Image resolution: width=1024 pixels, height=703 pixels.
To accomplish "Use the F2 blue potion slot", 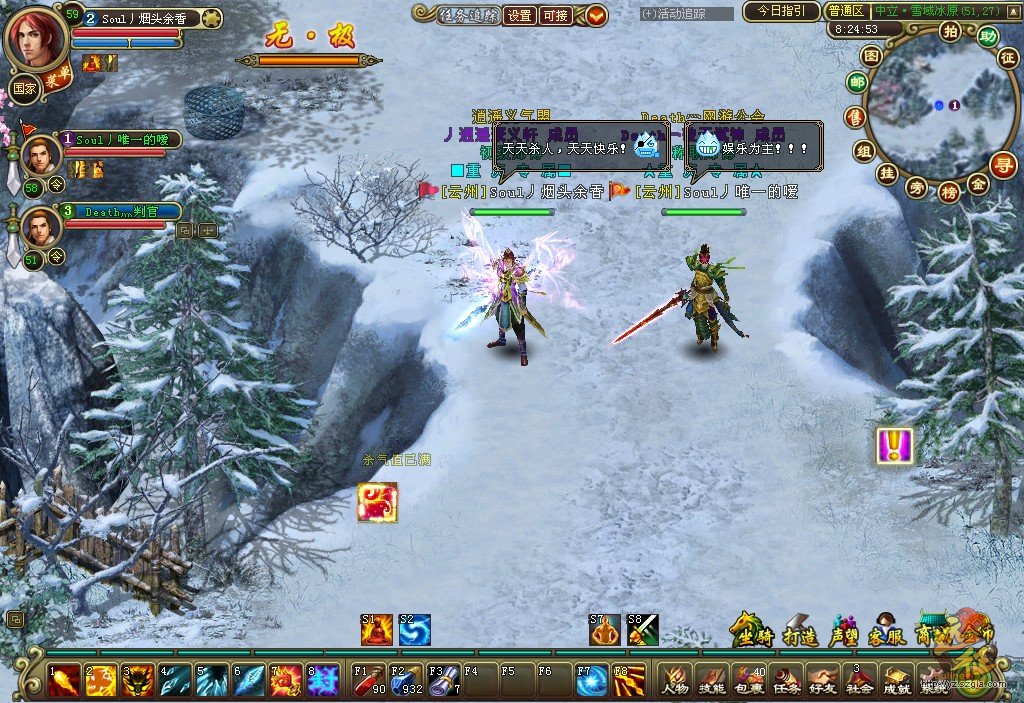I will (407, 680).
